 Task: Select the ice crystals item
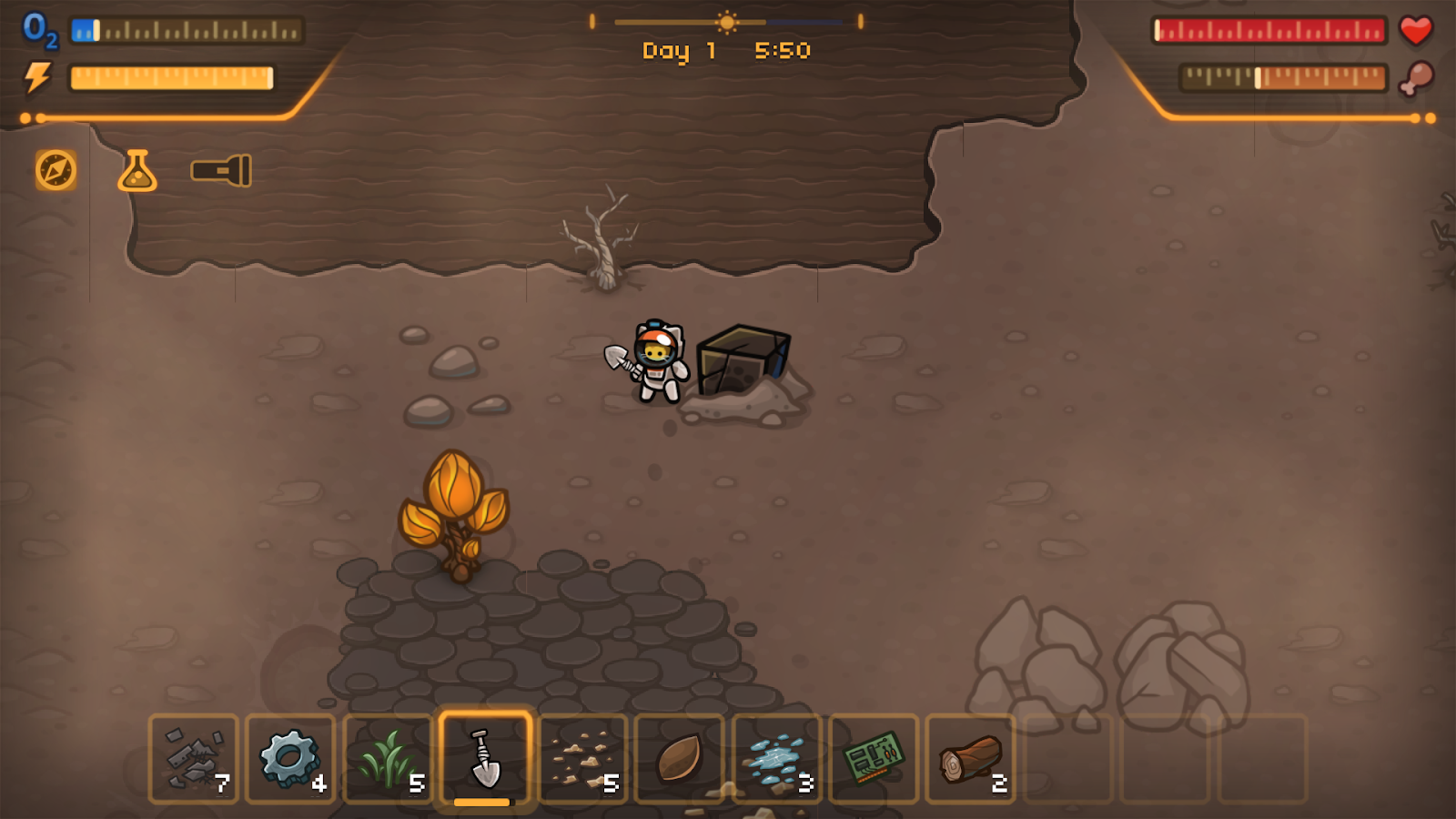coord(774,760)
